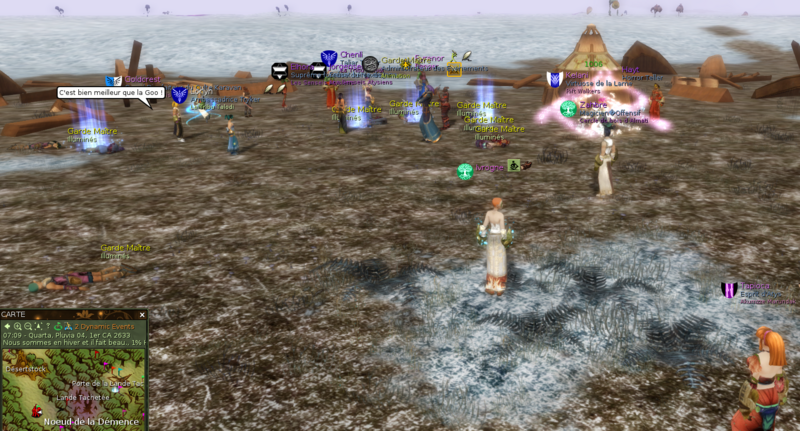This screenshot has height=431, width=800.
Task: Open the 2 Dynamic Events list
Action: pos(104,326)
